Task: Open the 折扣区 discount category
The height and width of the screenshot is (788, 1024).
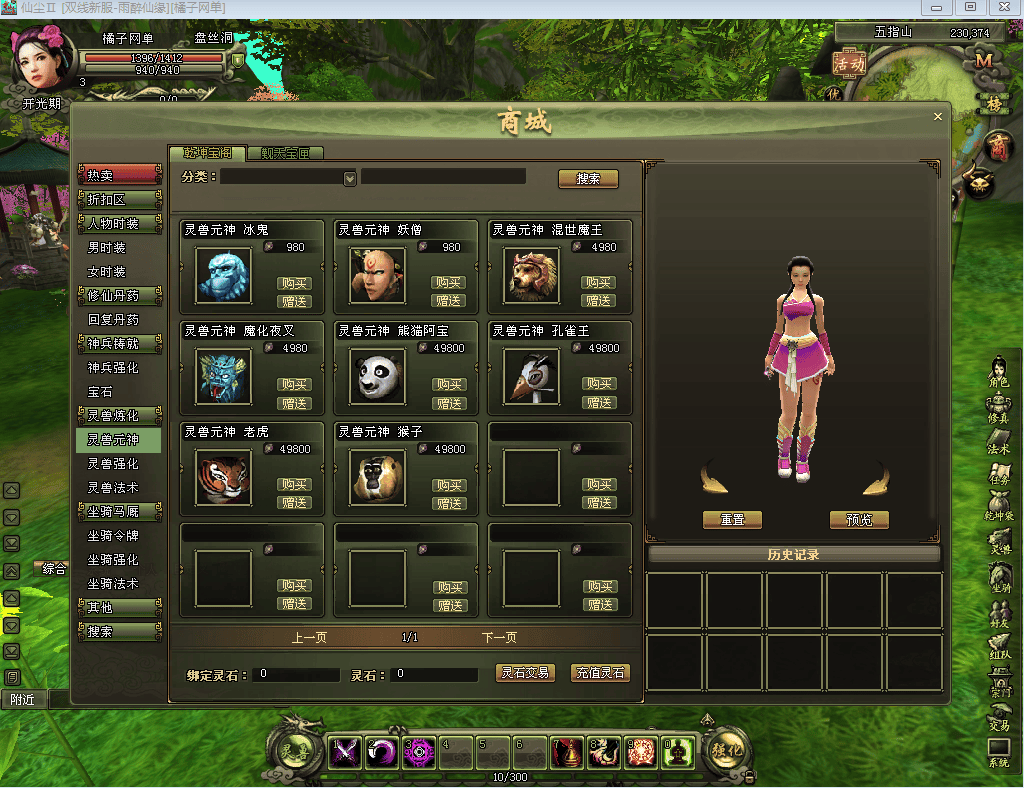Action: coord(119,200)
